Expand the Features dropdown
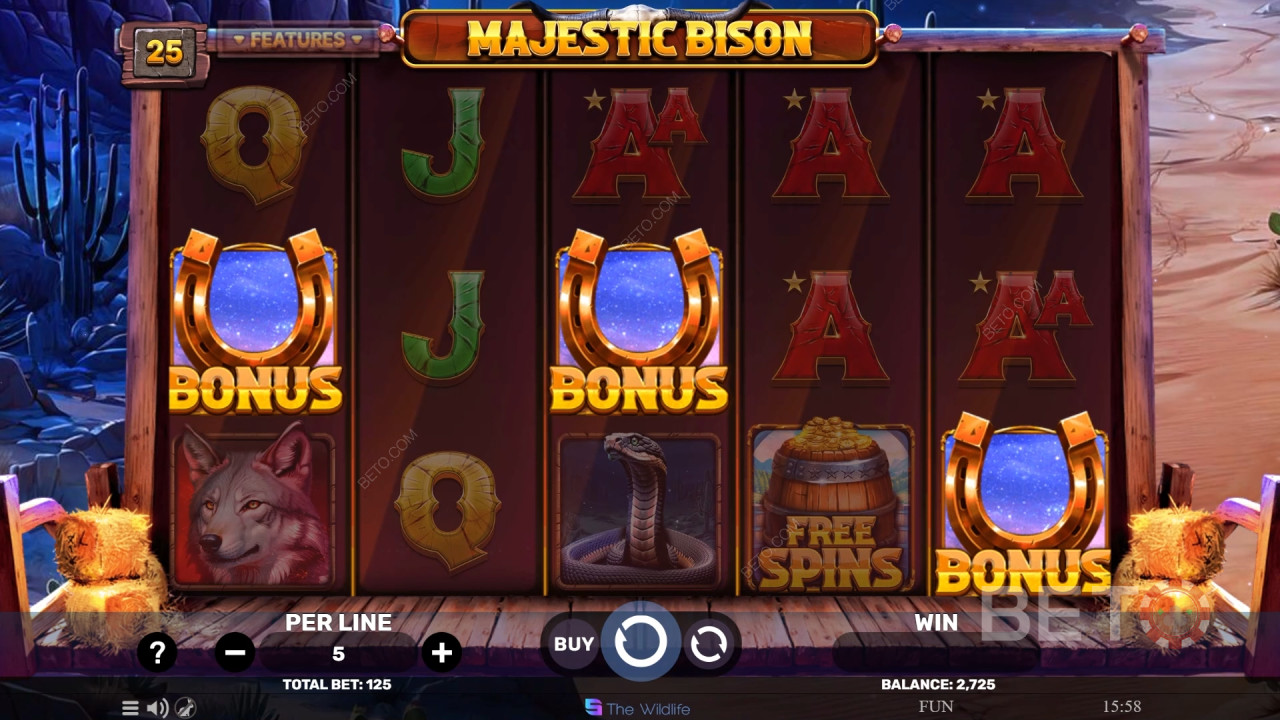 click(297, 40)
